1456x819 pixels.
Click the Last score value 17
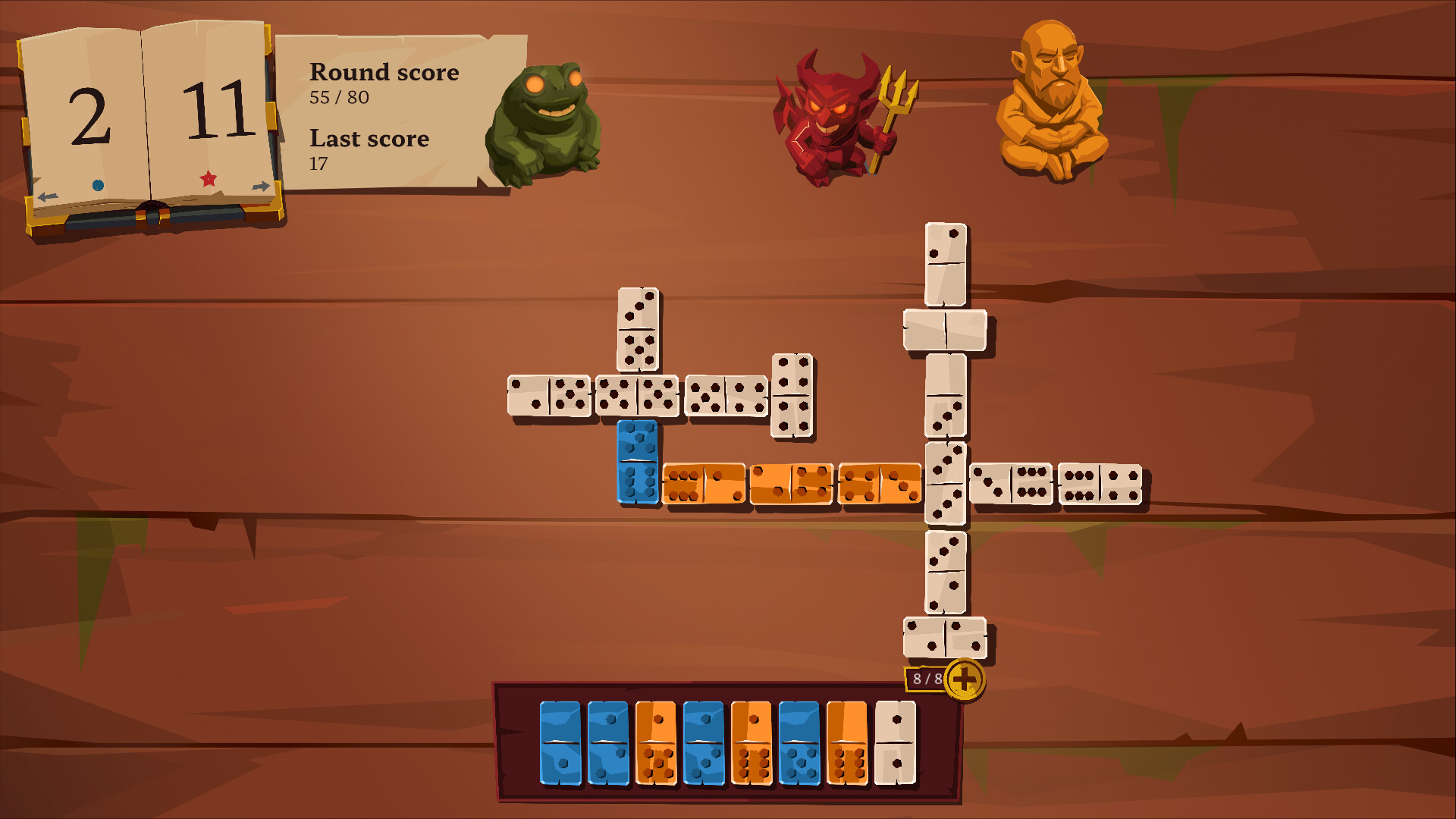click(x=318, y=162)
